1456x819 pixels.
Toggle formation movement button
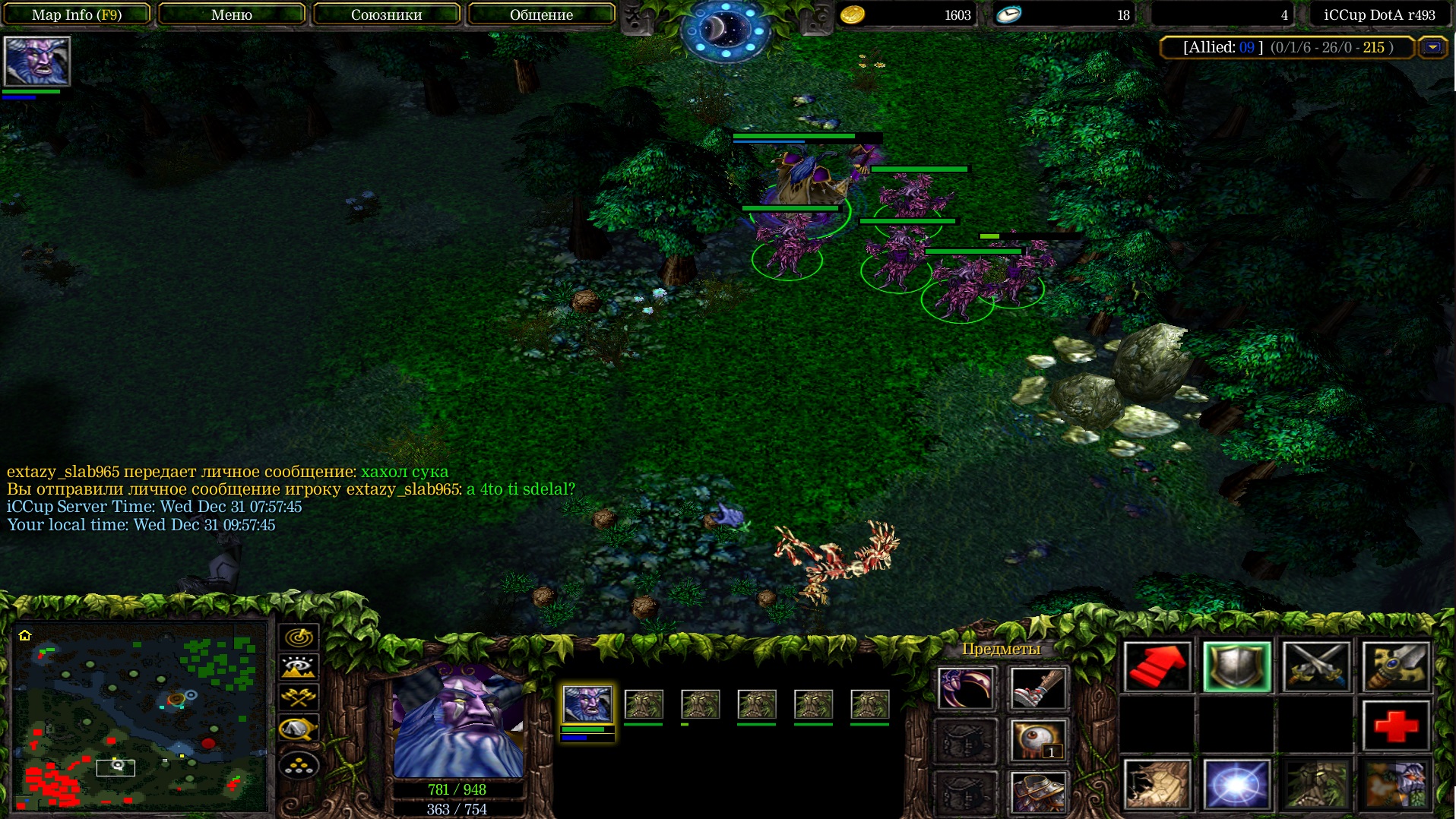pos(299,765)
